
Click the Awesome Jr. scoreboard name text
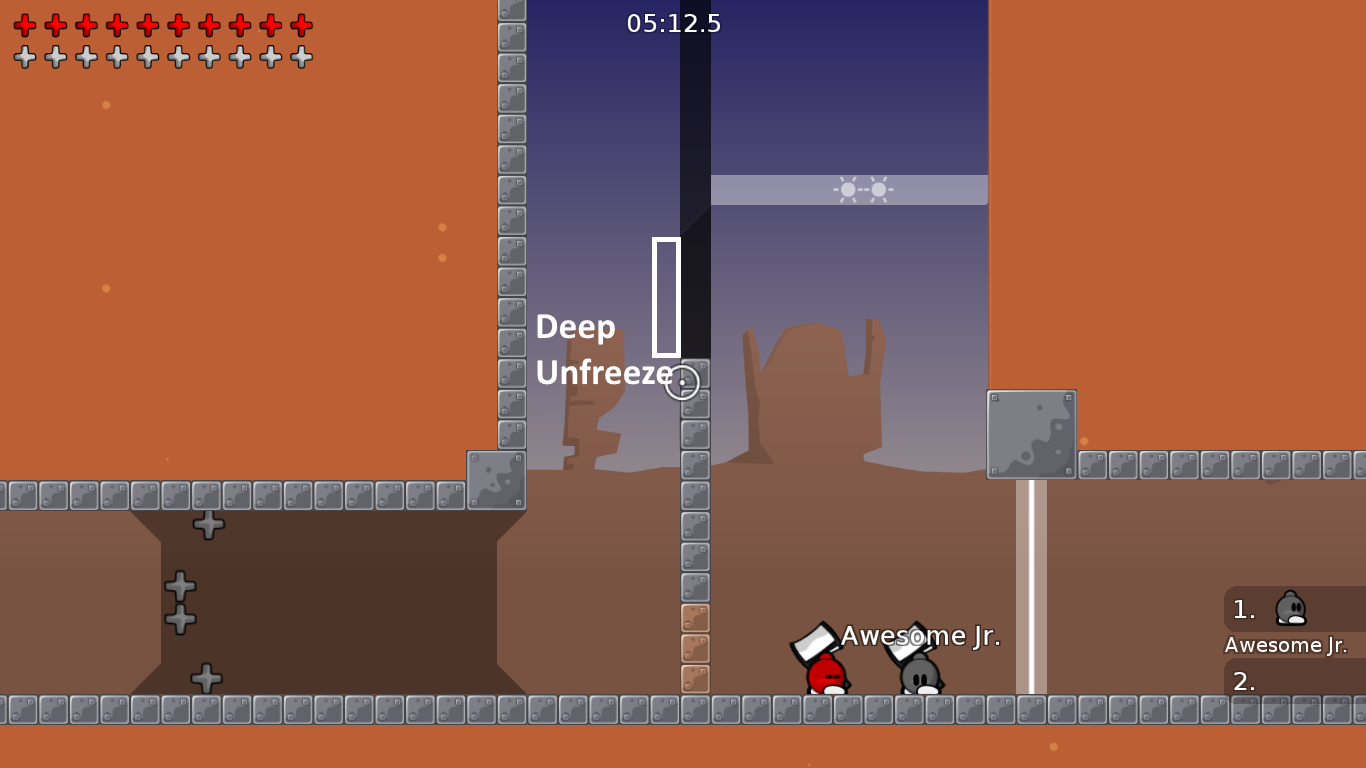(1286, 645)
